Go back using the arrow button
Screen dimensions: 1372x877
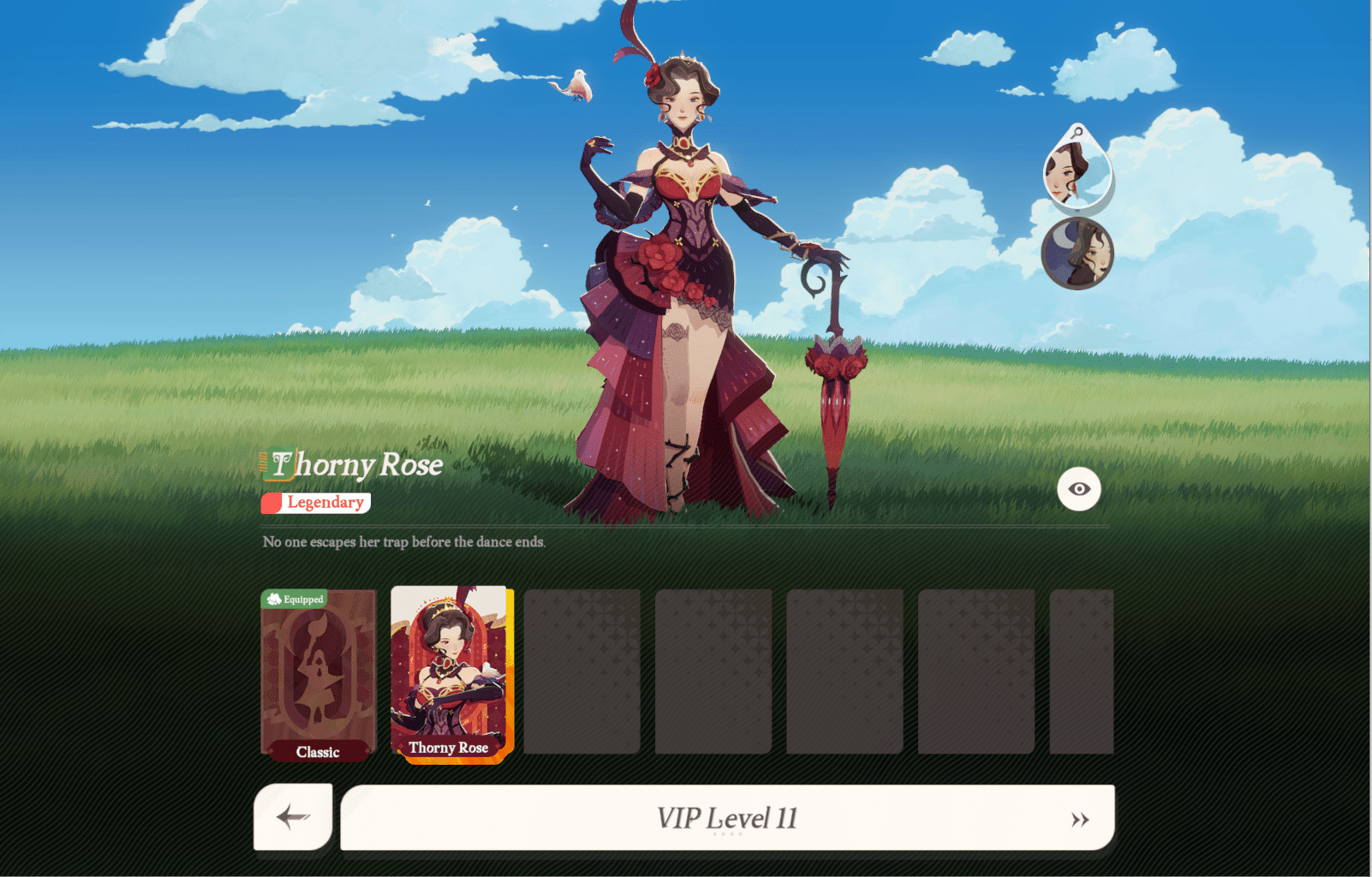[x=292, y=818]
